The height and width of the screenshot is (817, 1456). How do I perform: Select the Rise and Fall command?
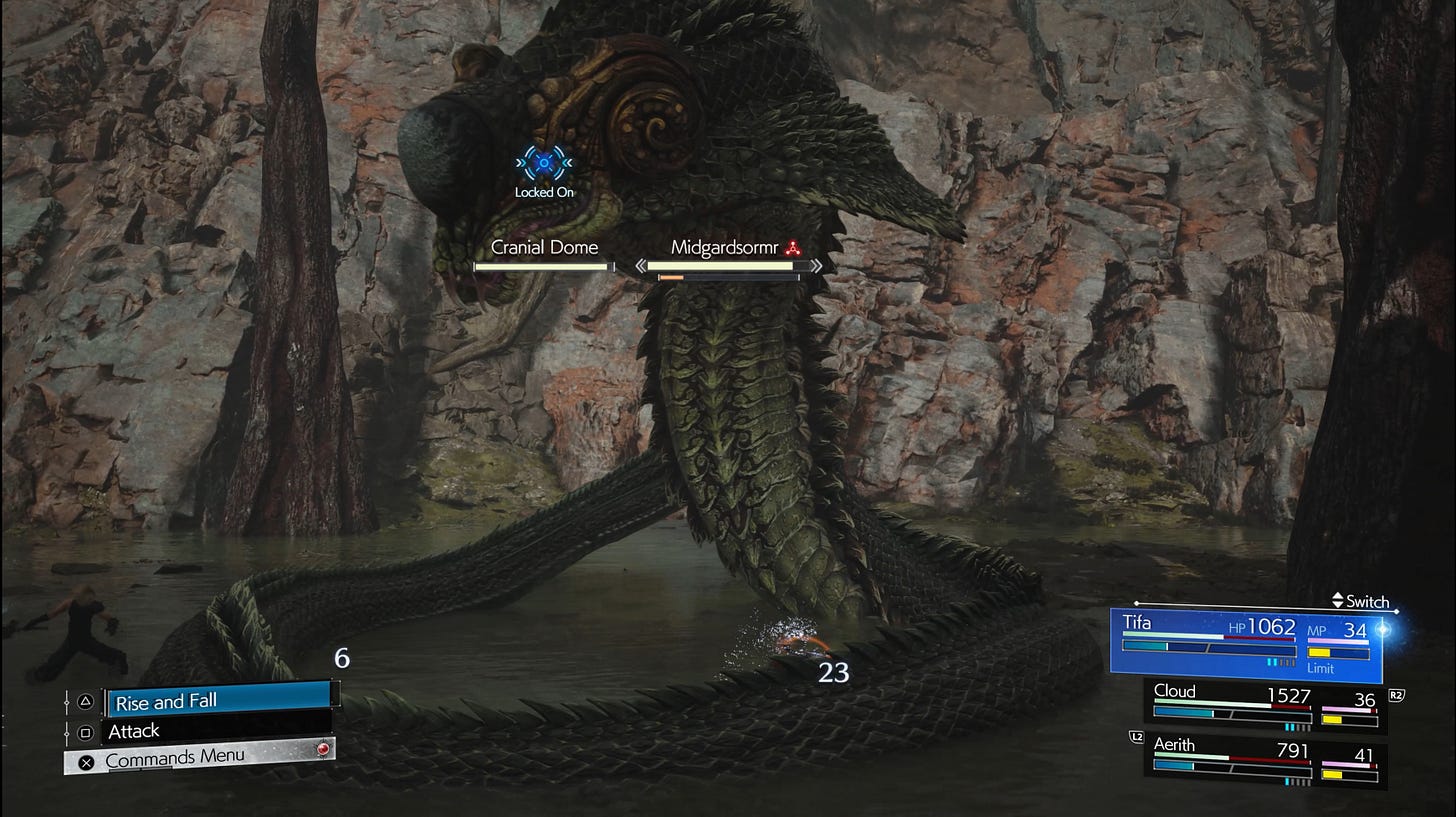click(218, 700)
